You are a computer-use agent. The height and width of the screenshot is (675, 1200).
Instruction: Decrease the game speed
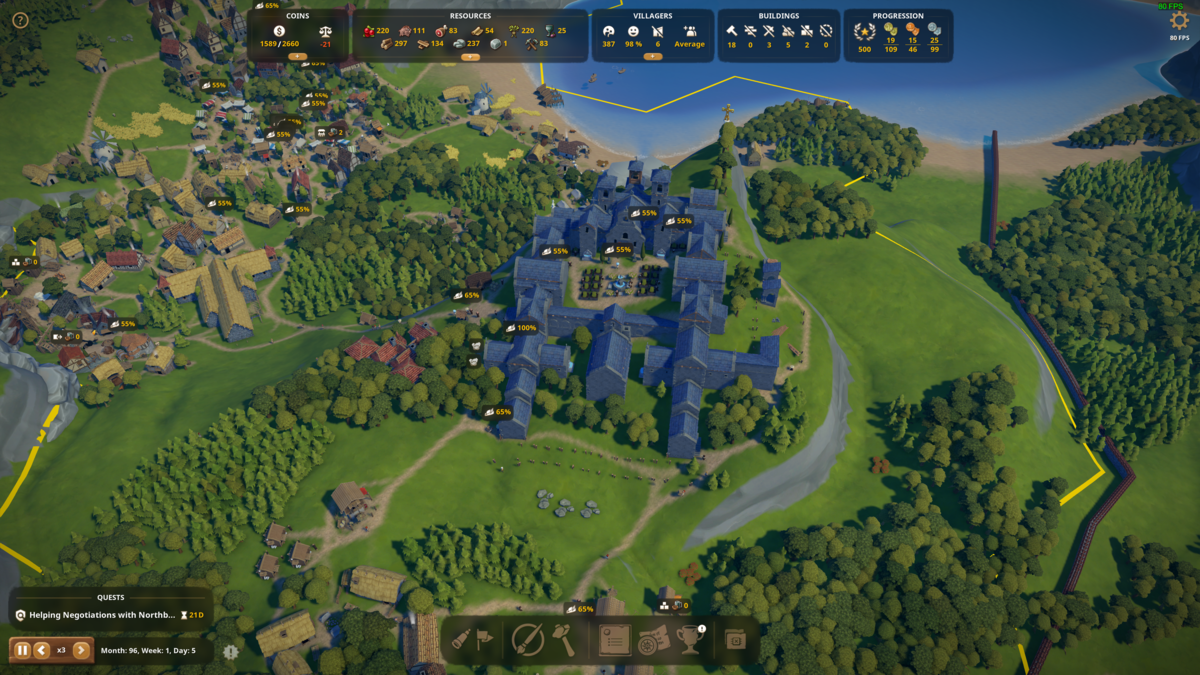42,650
